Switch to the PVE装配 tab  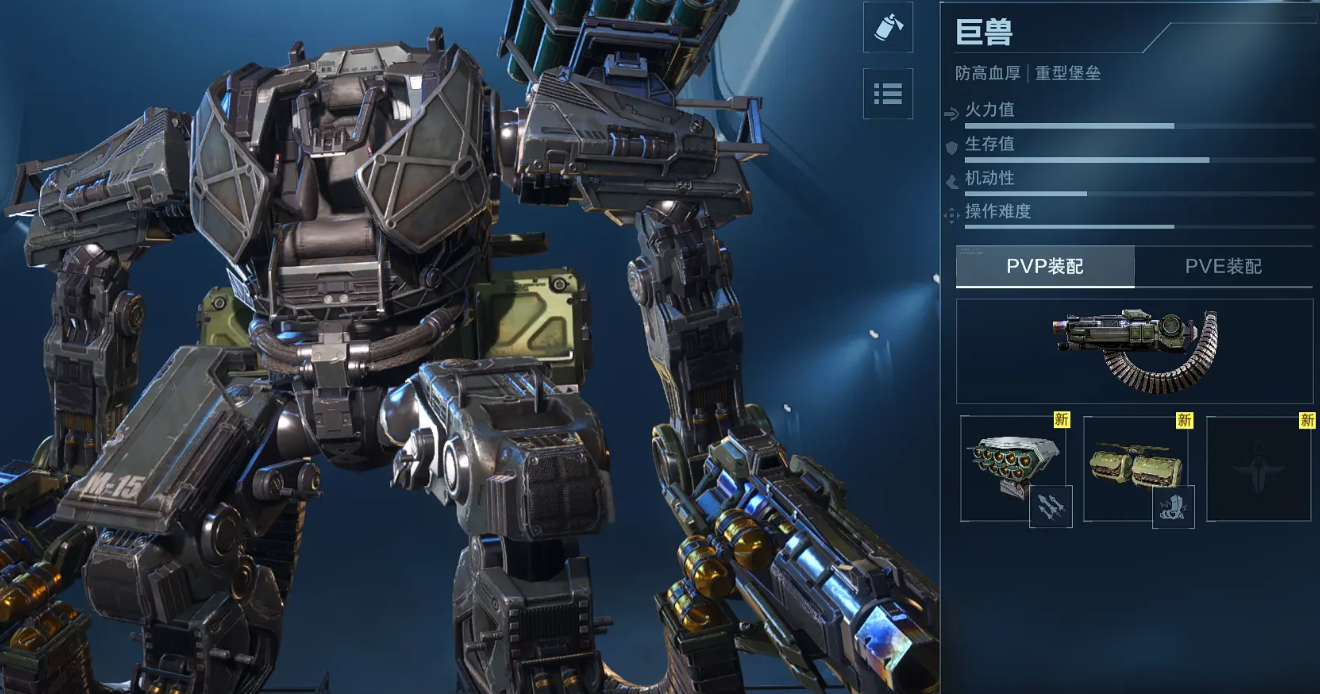click(1223, 267)
